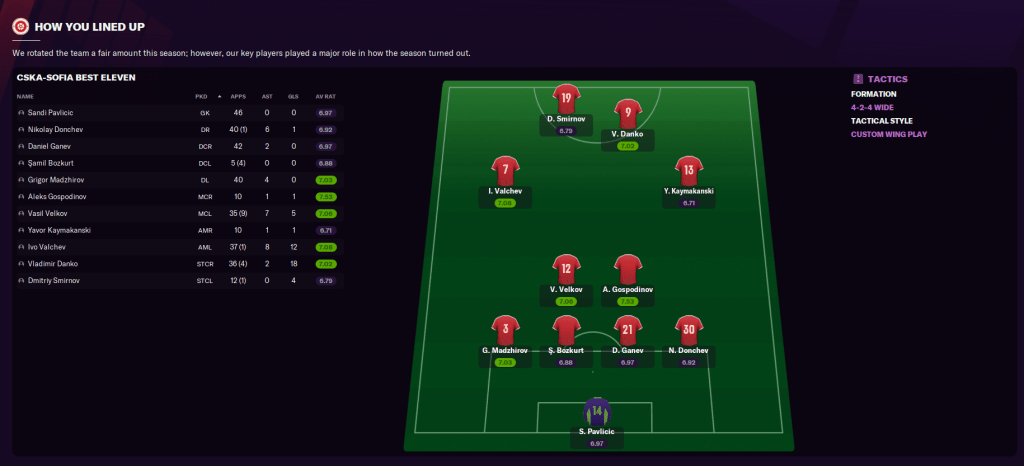Sort the table by AV RAT column
1024x466 pixels.
(325, 96)
